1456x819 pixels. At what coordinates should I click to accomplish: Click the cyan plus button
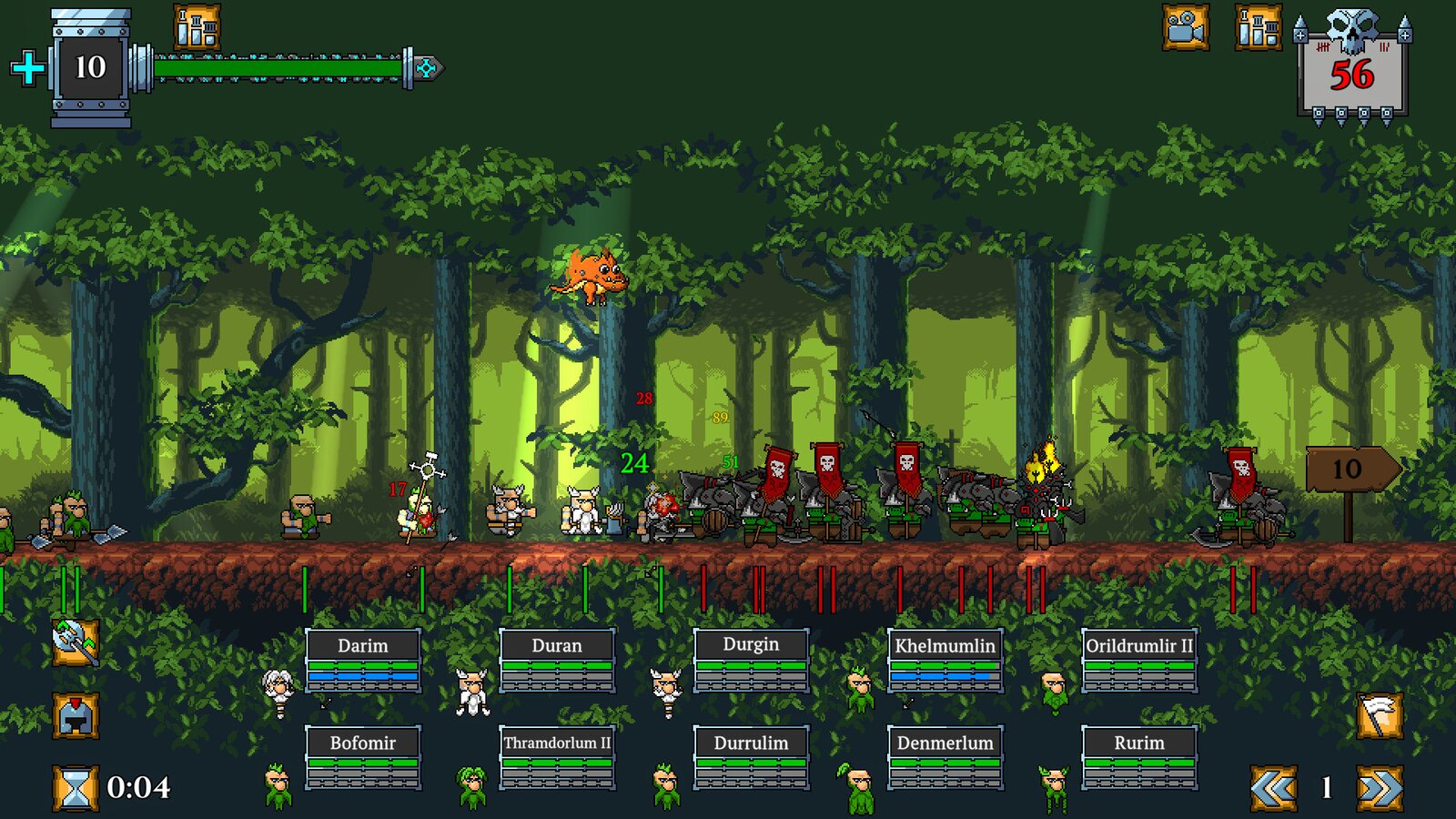pyautogui.click(x=28, y=68)
